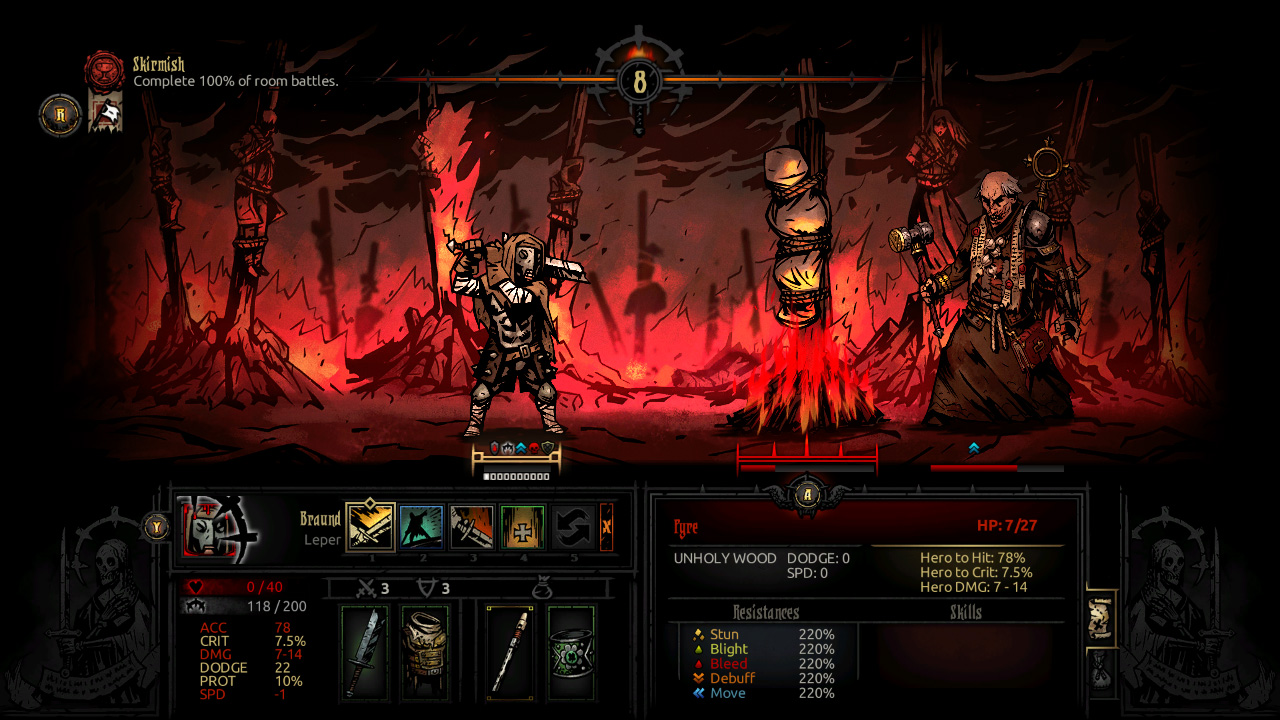Select the healing cross skill slot four
The image size is (1280, 720).
coord(522,525)
